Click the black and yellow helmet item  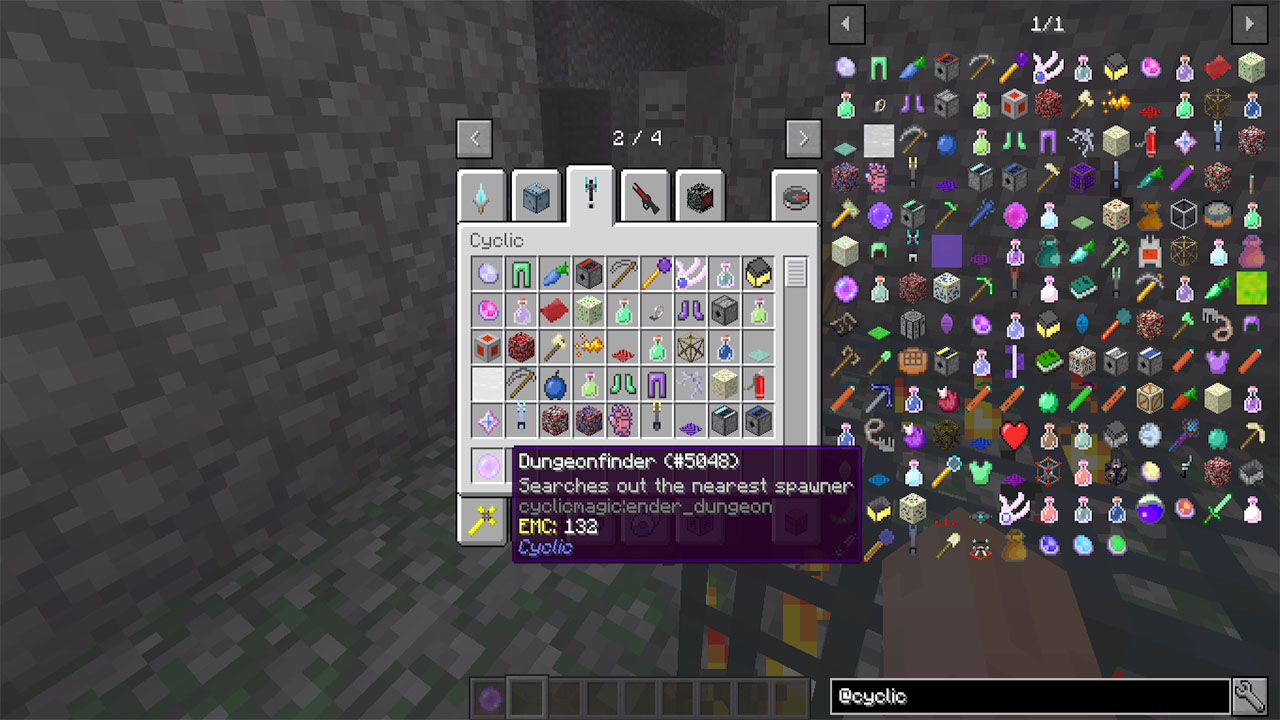[x=758, y=274]
